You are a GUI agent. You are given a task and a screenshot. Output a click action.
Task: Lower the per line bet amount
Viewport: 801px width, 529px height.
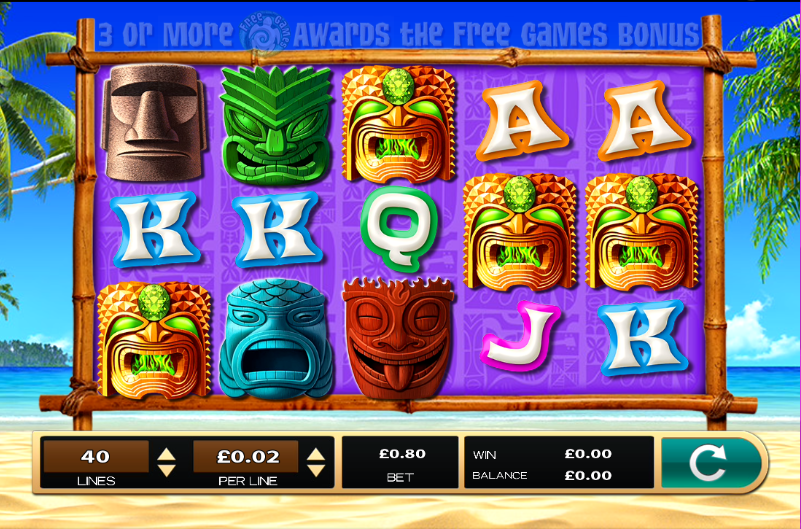click(316, 470)
